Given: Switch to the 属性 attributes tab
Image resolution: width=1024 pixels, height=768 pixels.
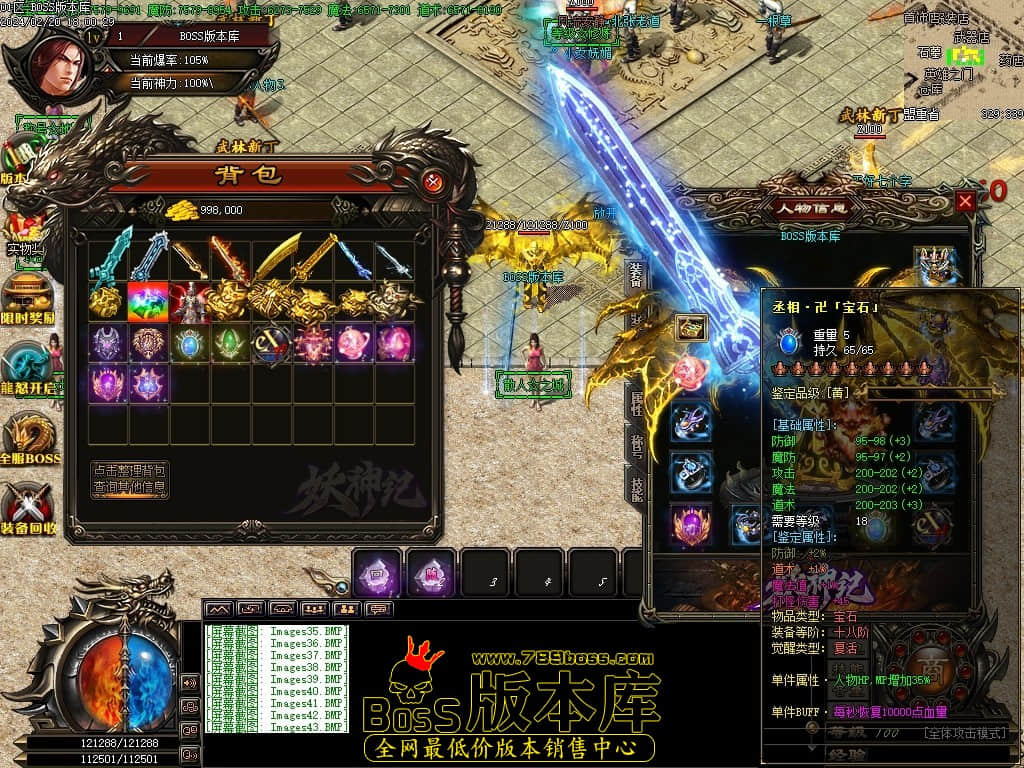Looking at the screenshot, I should 636,403.
